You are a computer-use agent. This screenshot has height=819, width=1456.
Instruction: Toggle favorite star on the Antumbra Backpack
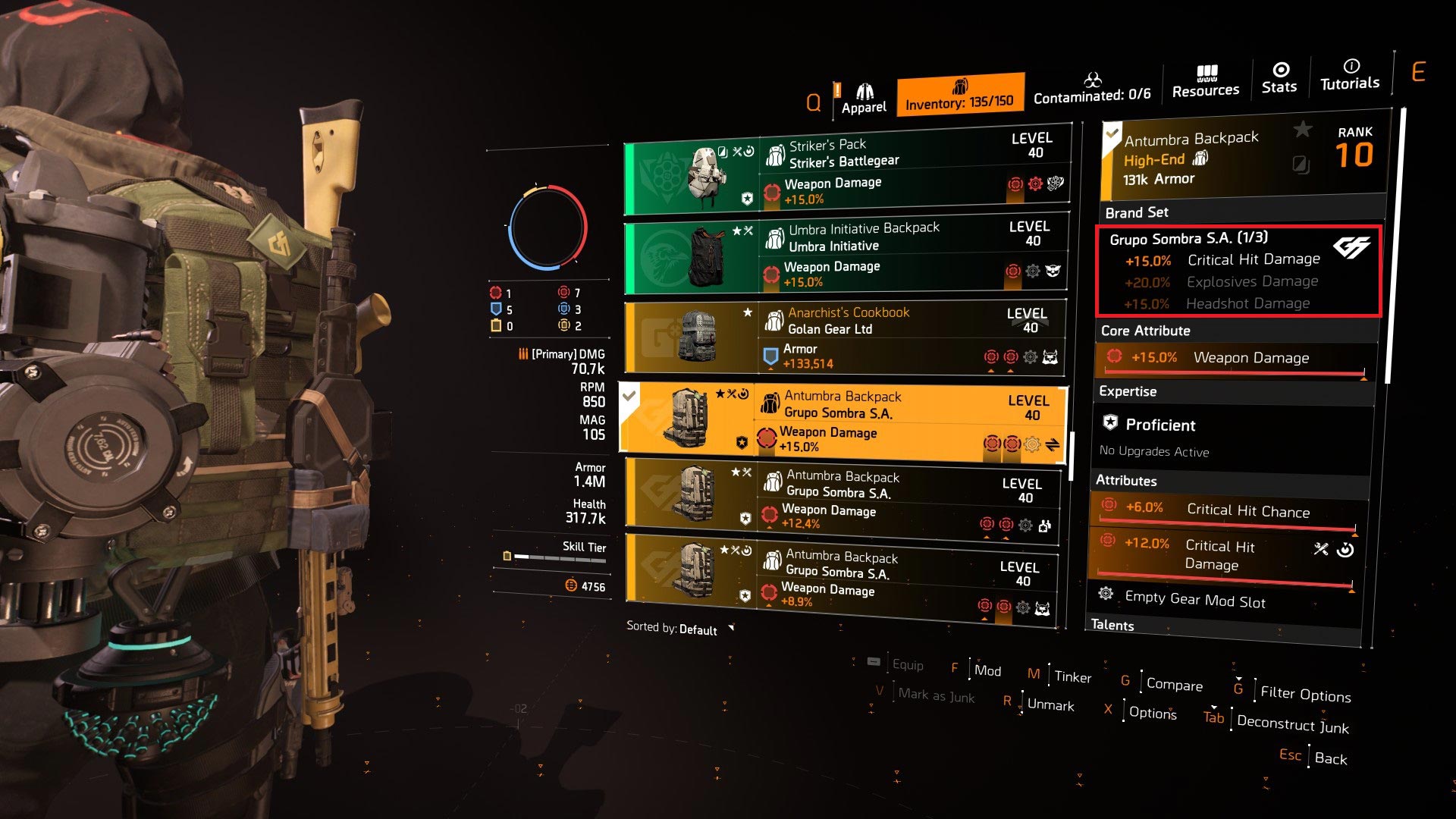1302,130
